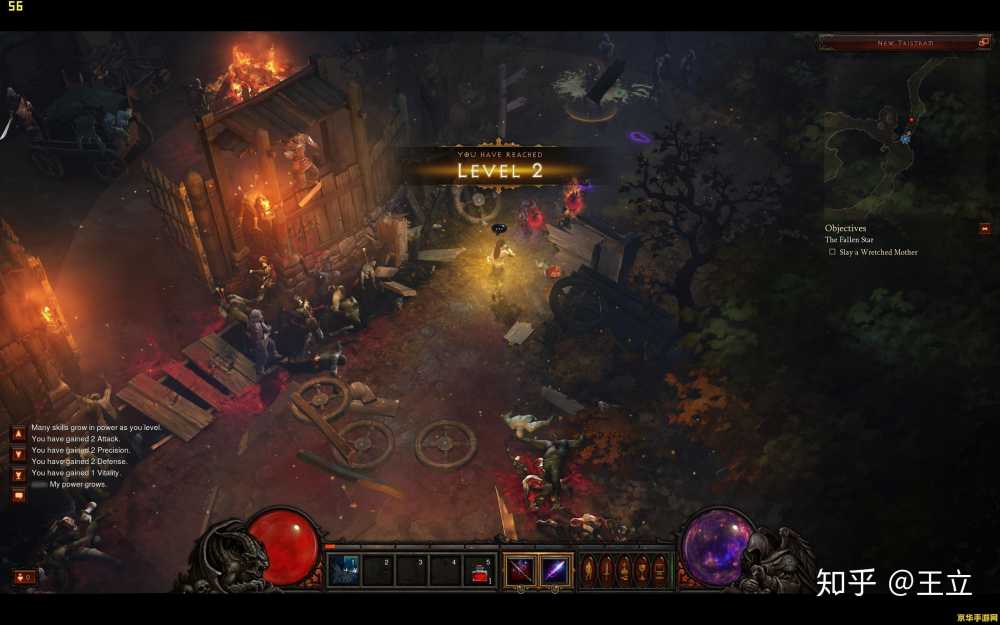Click the Slay a Wretched Mother objective

coord(877,252)
